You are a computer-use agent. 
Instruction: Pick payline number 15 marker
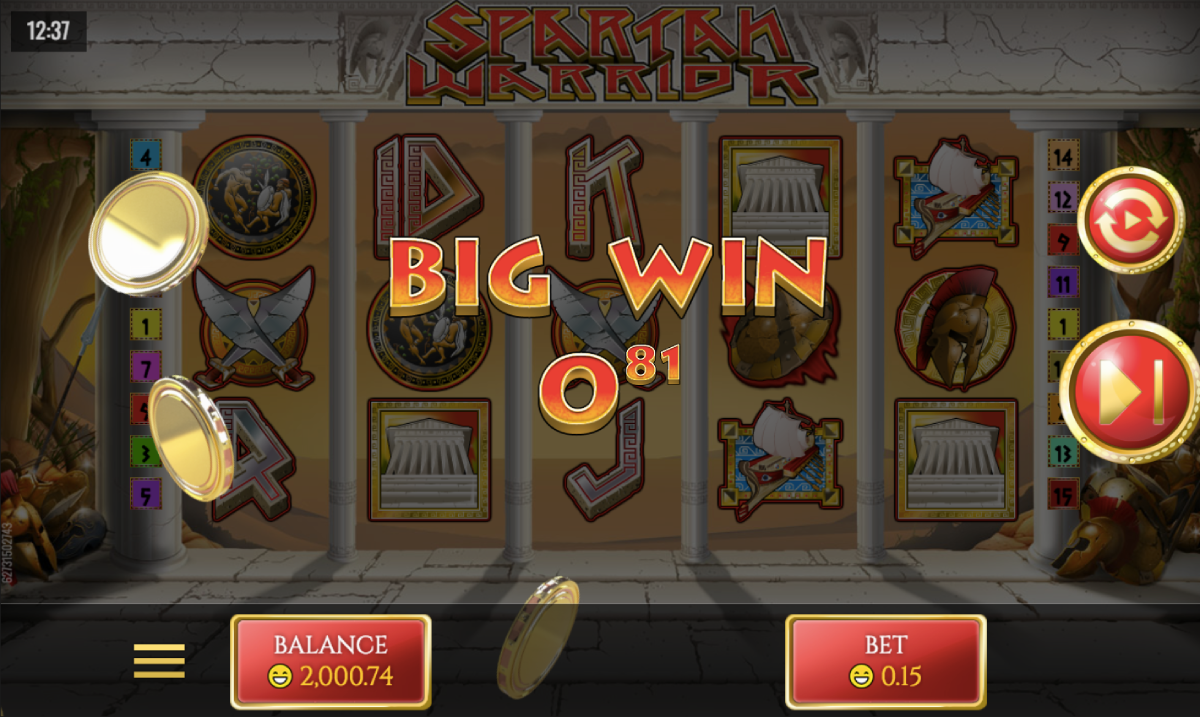pyautogui.click(x=1062, y=493)
